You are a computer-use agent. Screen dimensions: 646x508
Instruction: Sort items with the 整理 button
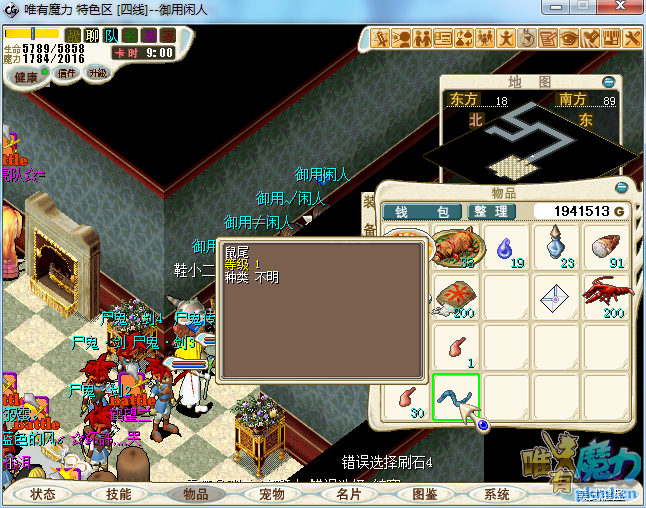pos(491,212)
